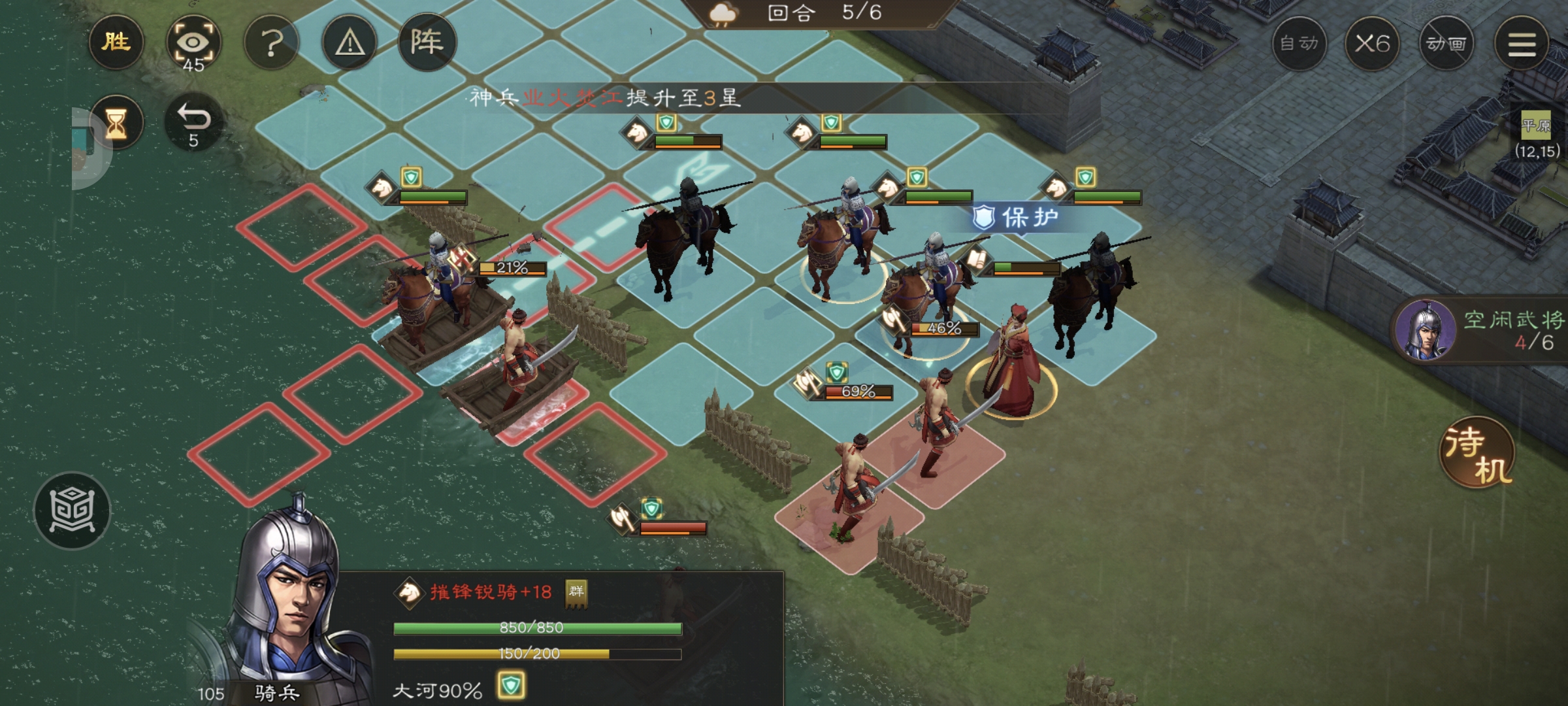Toggle the eye view icon showing 45

click(193, 44)
